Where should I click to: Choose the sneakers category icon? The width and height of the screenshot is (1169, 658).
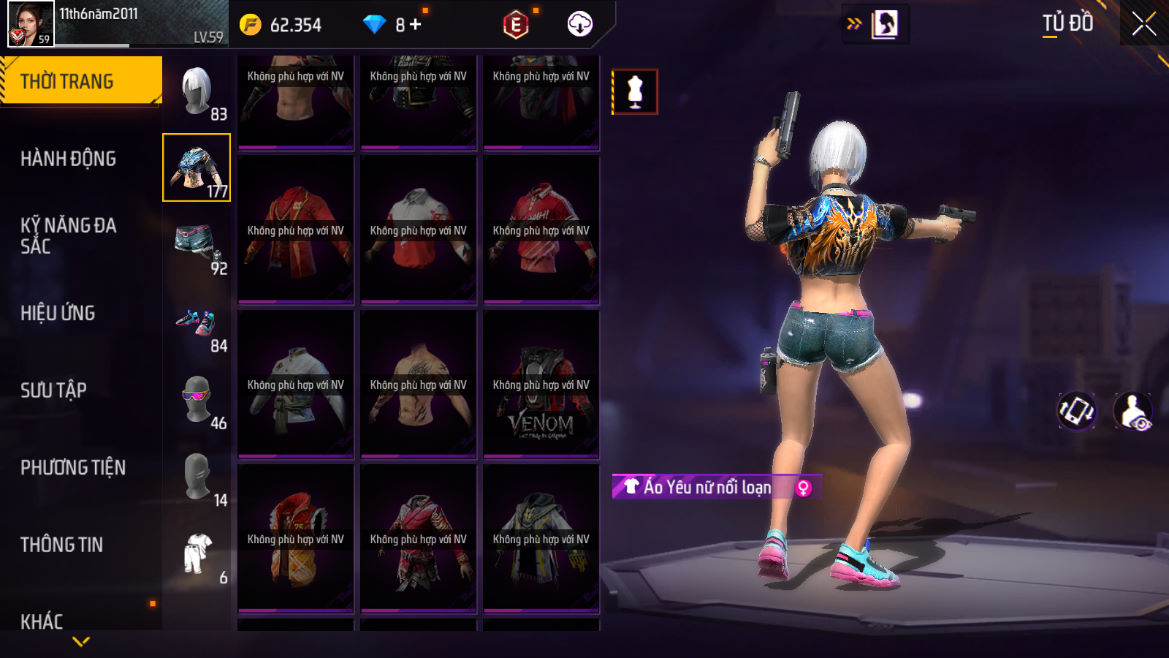[197, 322]
